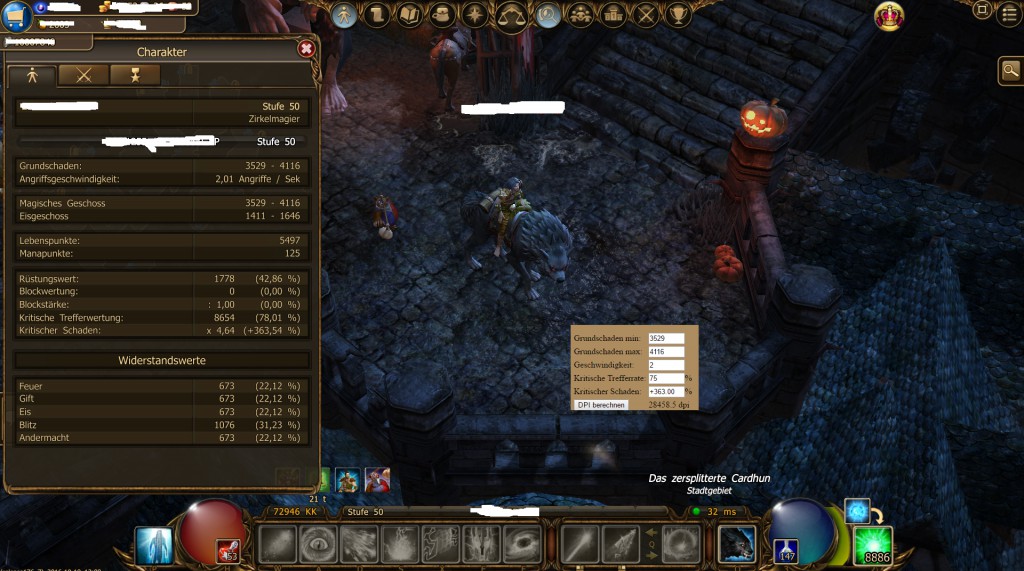Open the shop cart icon

15,18
